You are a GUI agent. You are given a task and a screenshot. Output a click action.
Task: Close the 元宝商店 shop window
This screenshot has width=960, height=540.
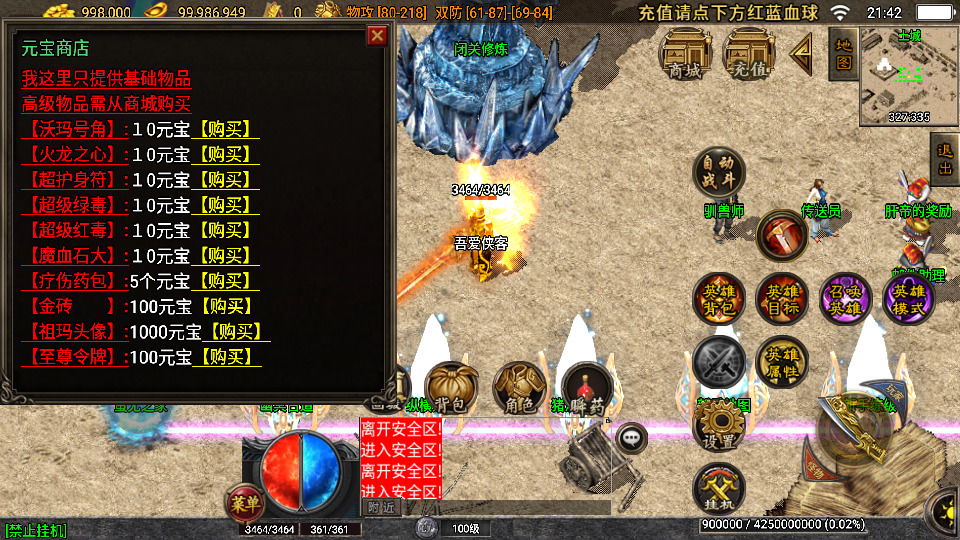coord(377,36)
